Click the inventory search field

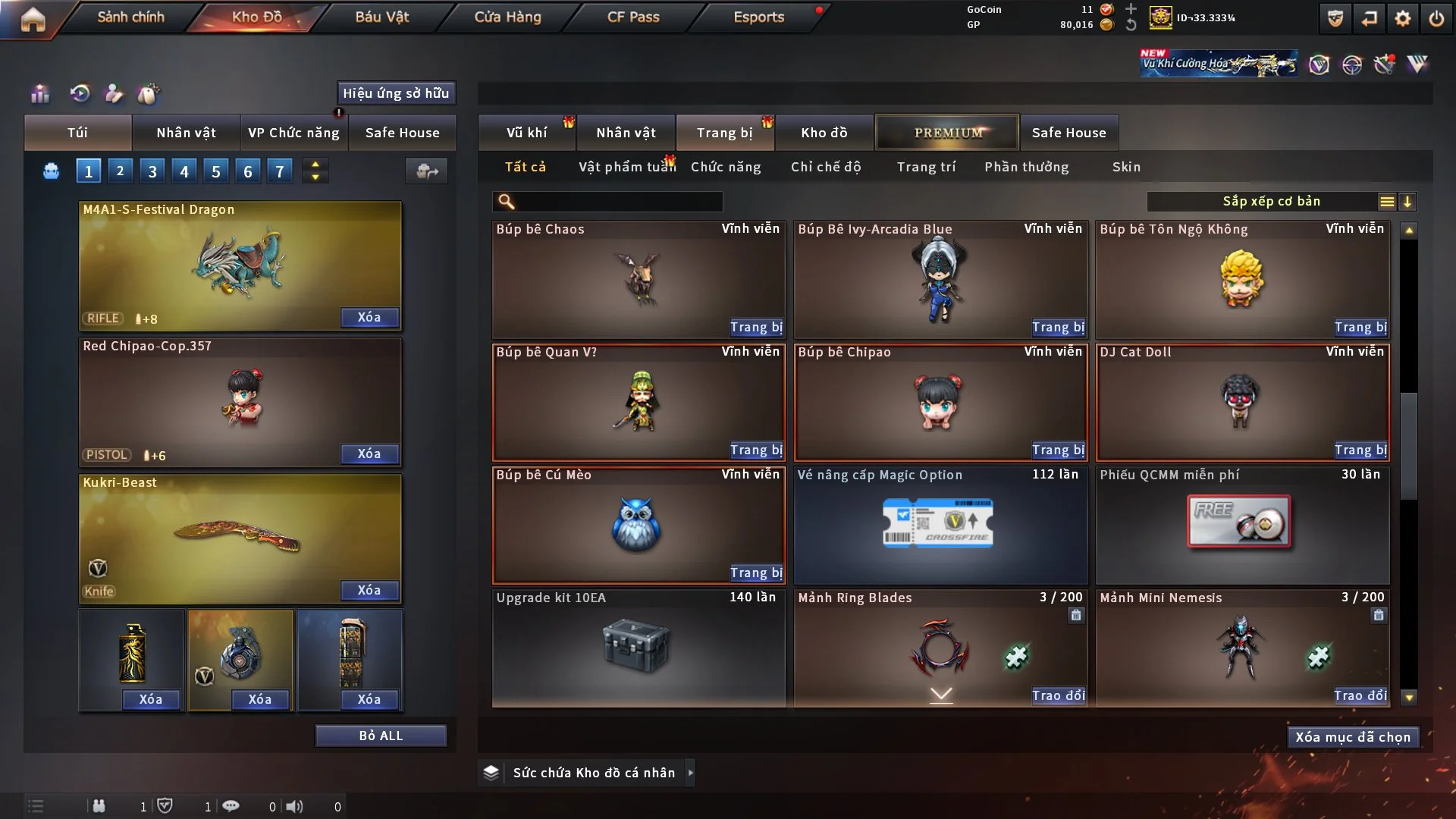click(x=618, y=202)
